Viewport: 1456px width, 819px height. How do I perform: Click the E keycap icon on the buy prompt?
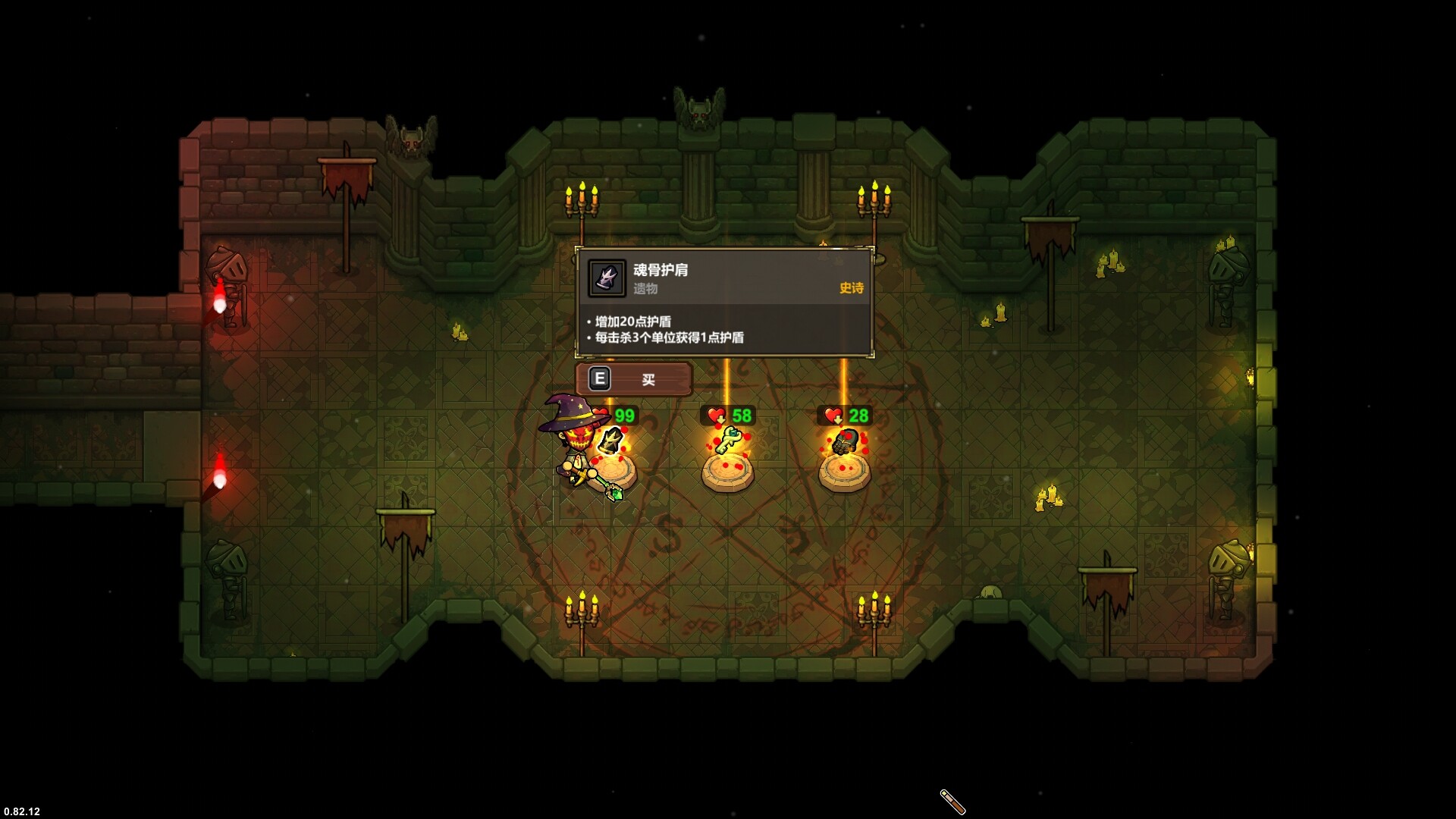click(x=599, y=378)
